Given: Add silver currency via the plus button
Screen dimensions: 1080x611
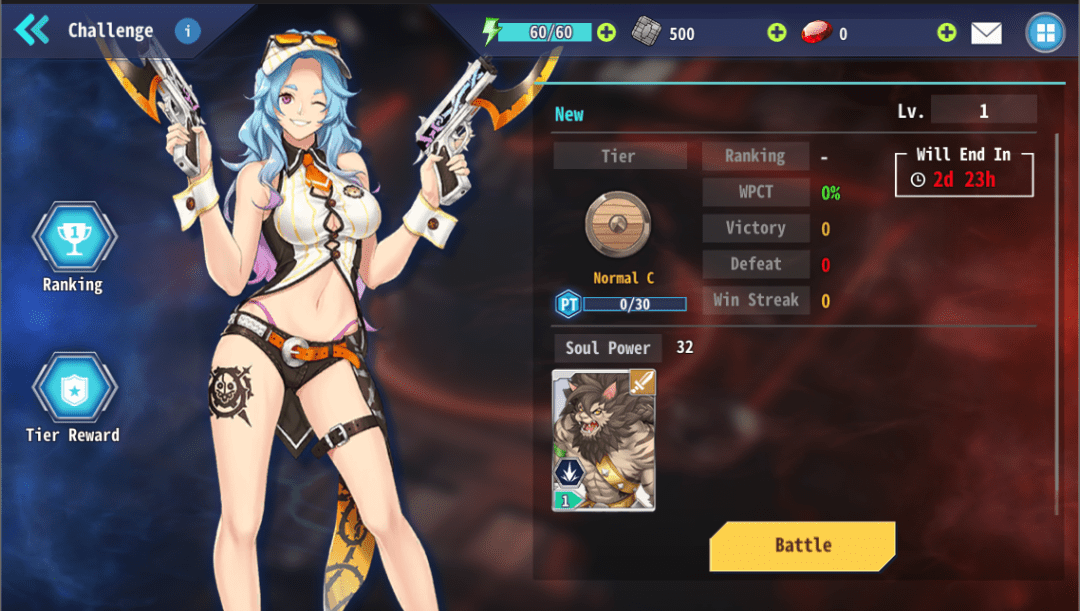Looking at the screenshot, I should 777,33.
